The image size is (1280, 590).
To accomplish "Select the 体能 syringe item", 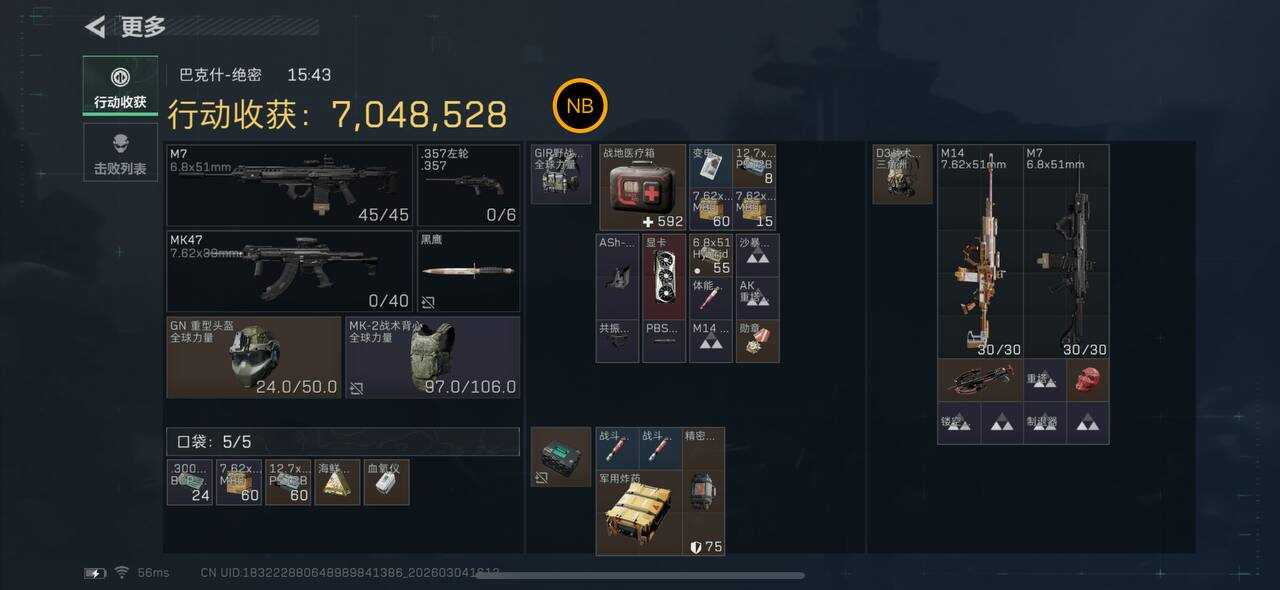I will click(710, 298).
